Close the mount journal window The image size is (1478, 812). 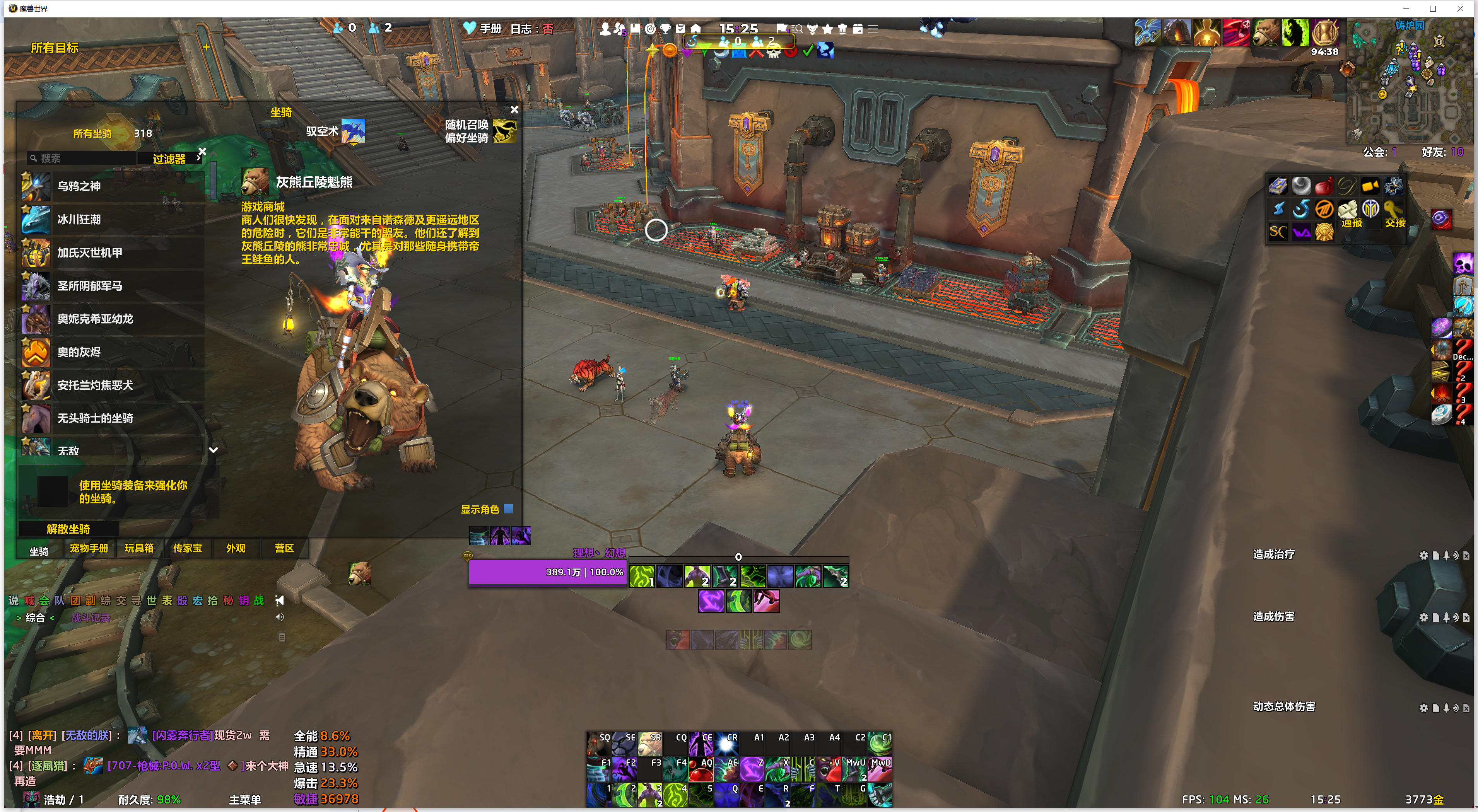pos(514,109)
